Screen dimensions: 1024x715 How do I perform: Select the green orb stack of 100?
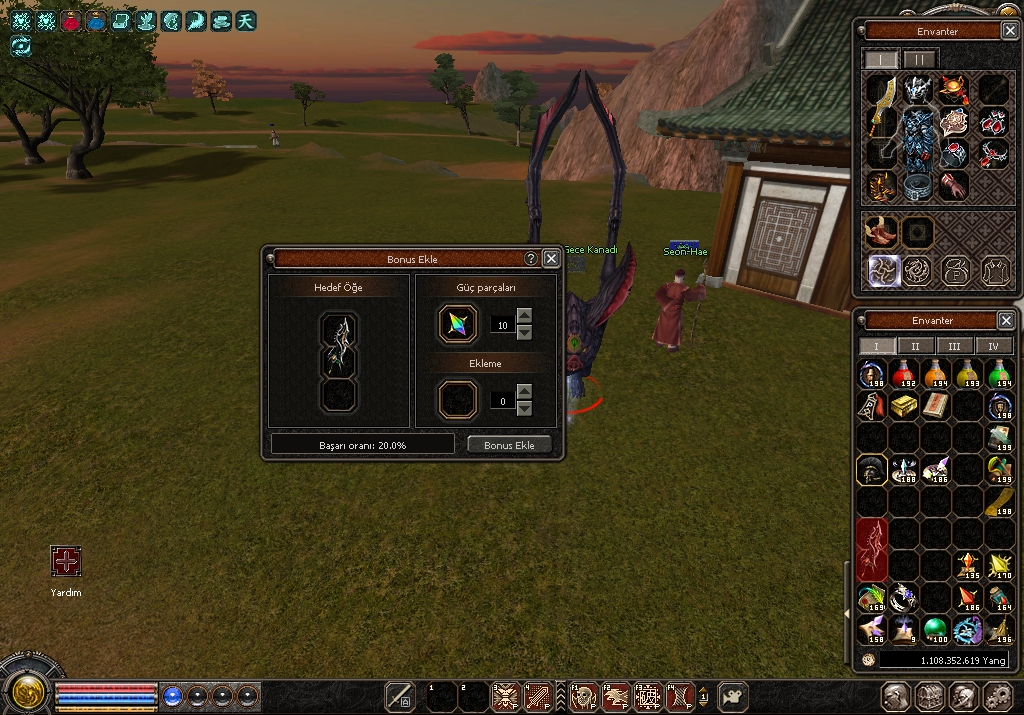935,629
